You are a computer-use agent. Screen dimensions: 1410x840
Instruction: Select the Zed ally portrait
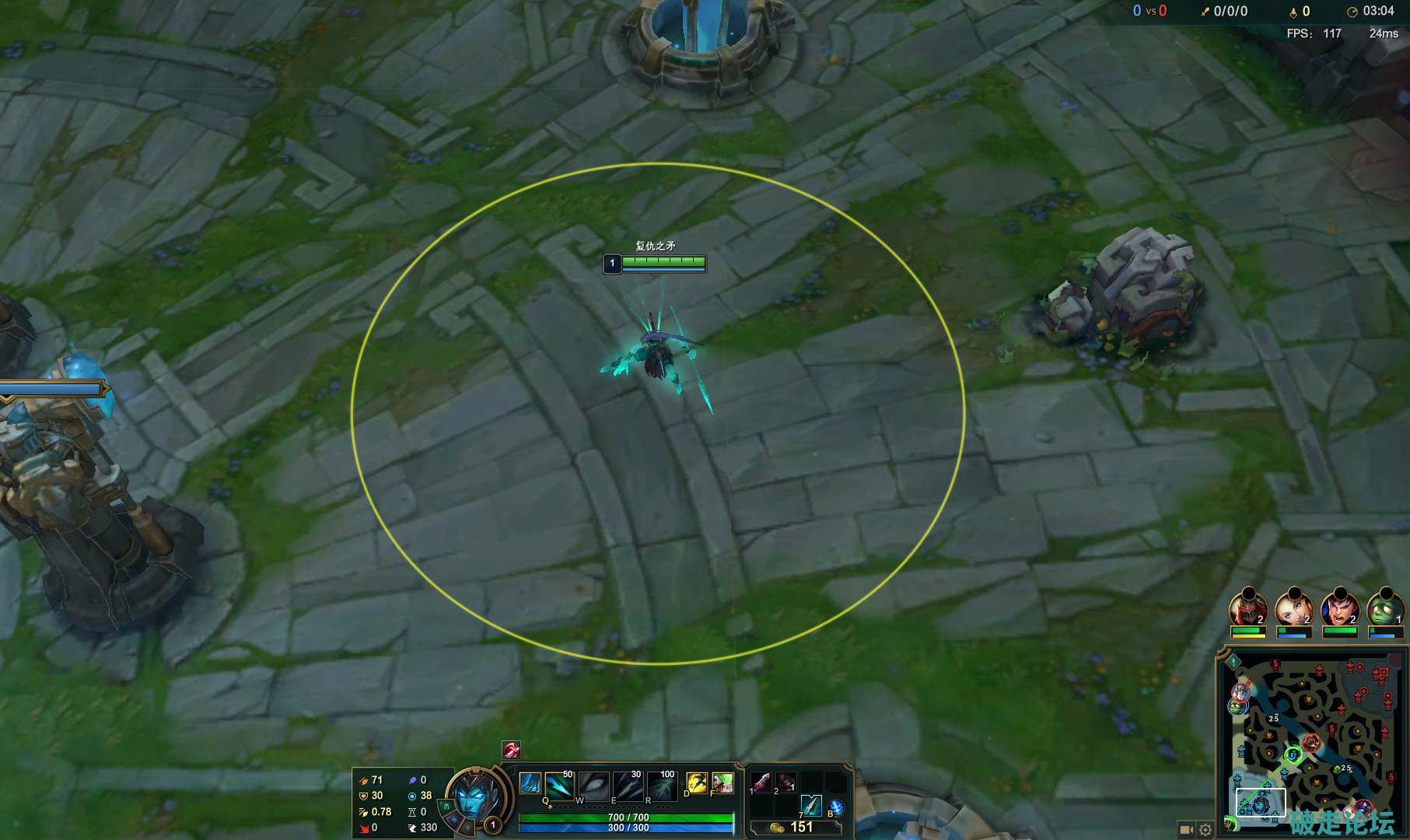point(1248,609)
